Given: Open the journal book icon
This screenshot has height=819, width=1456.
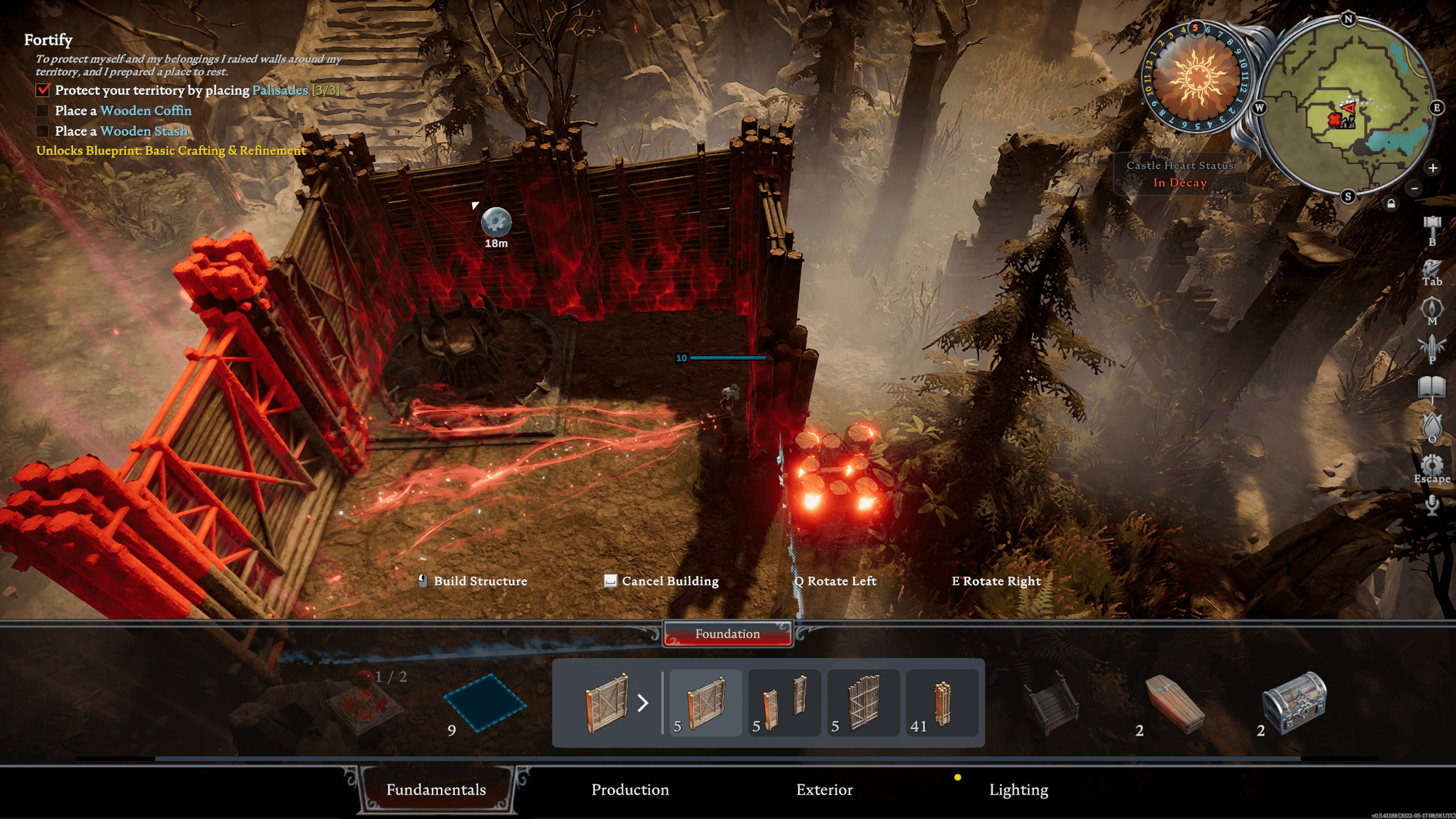Looking at the screenshot, I should click(x=1432, y=388).
